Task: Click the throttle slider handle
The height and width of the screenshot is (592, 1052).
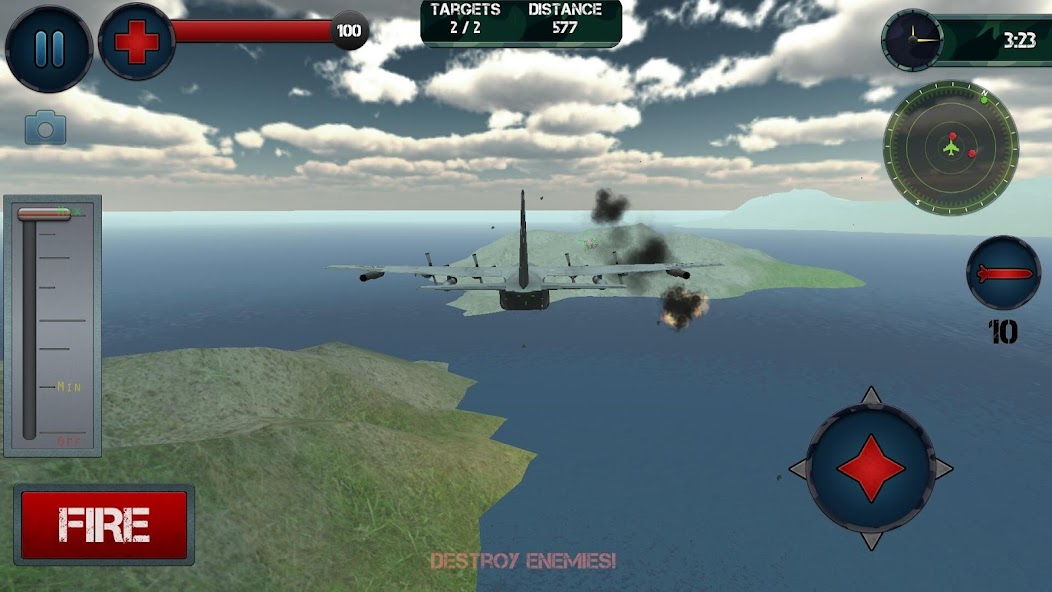Action: pos(44,213)
